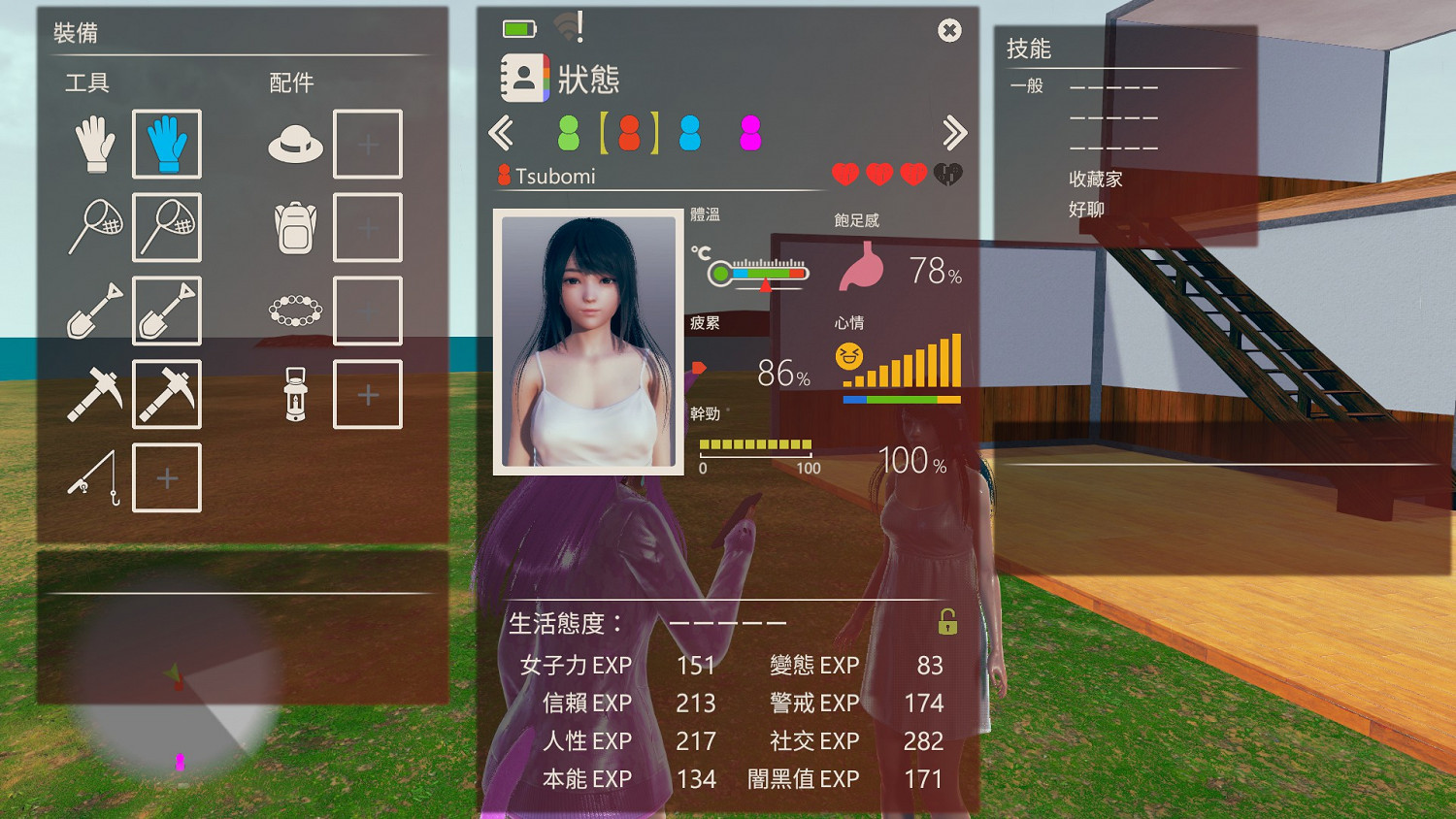
Task: Click the right arrow to view next character
Action: [x=953, y=132]
